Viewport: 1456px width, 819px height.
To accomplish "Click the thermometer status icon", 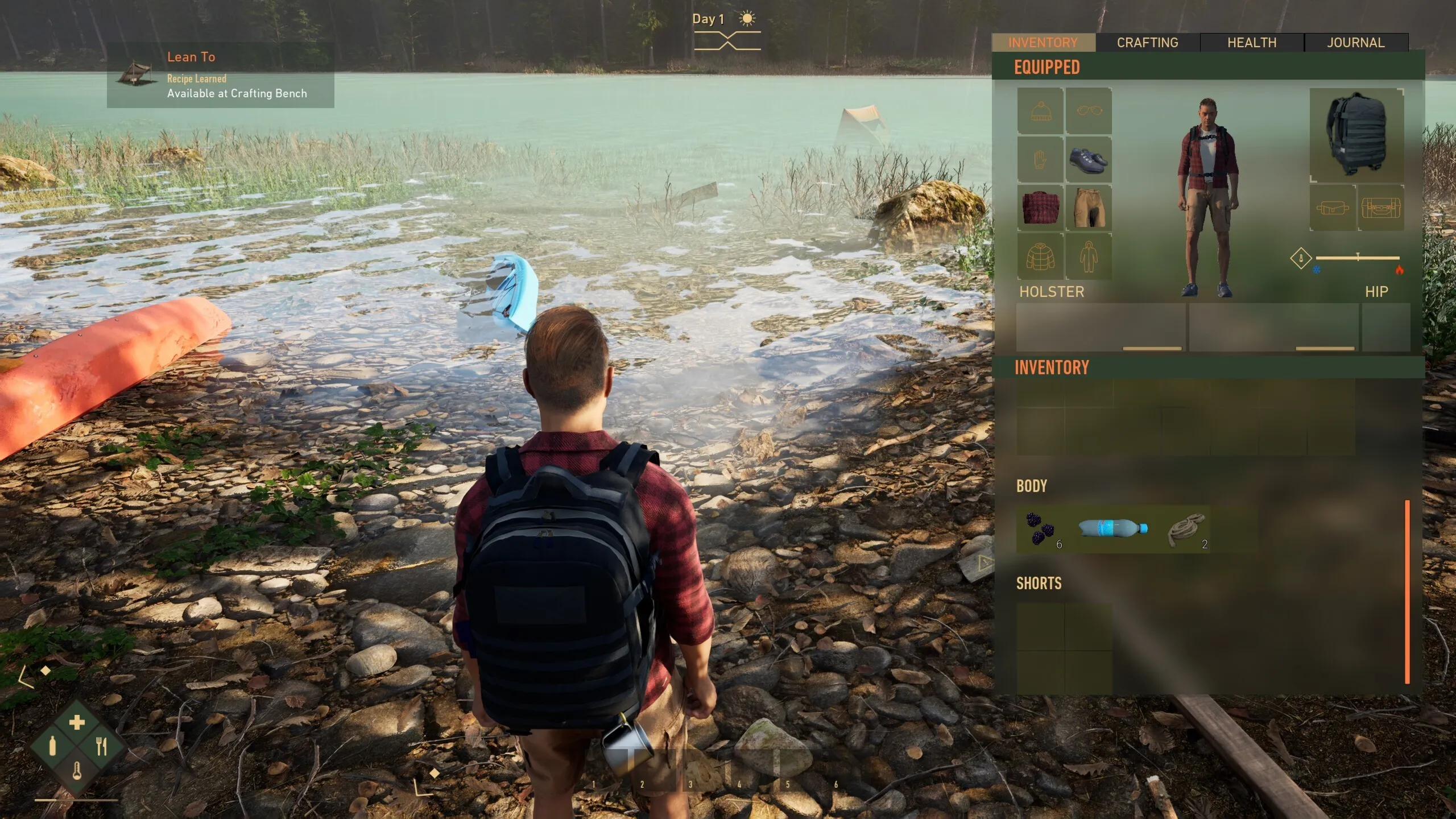I will pyautogui.click(x=77, y=772).
